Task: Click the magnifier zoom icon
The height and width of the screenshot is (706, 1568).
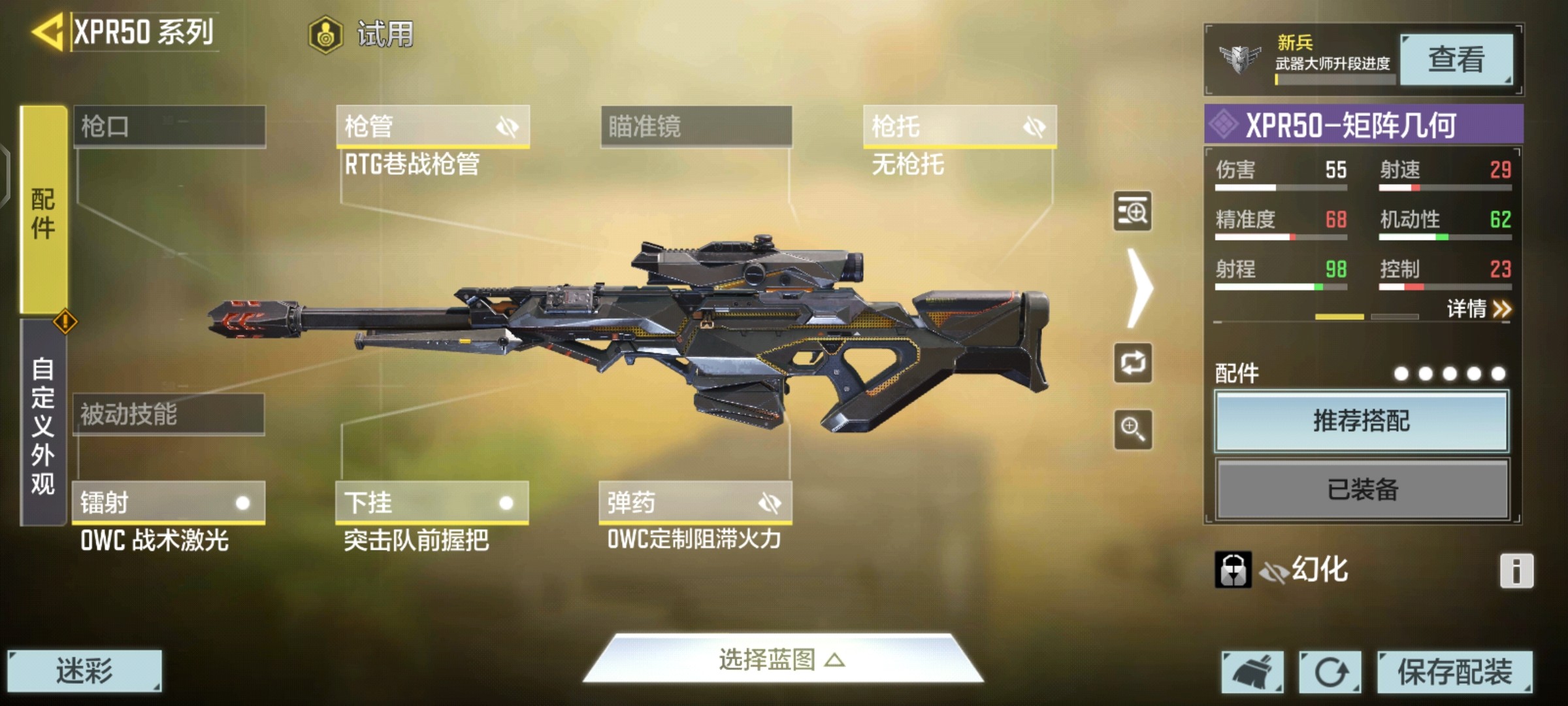Action: [x=1133, y=429]
